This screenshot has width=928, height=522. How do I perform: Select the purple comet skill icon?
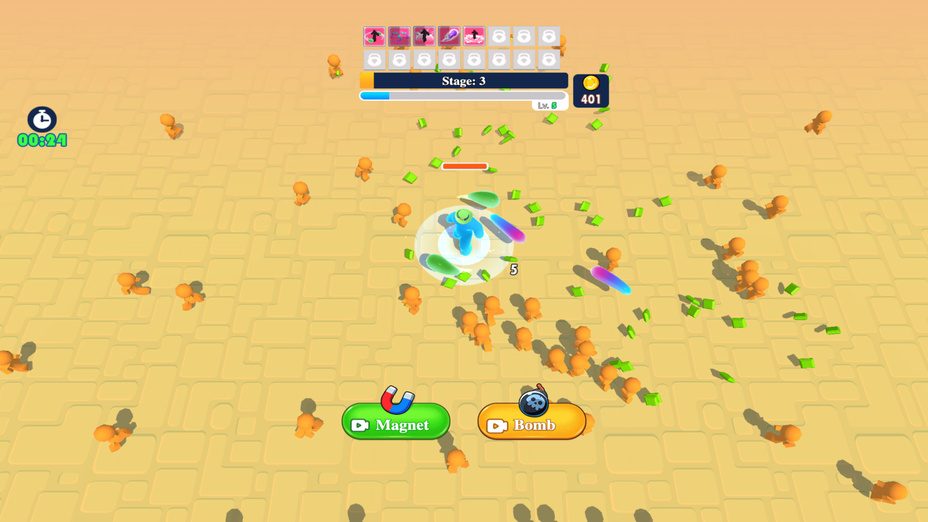coord(449,37)
